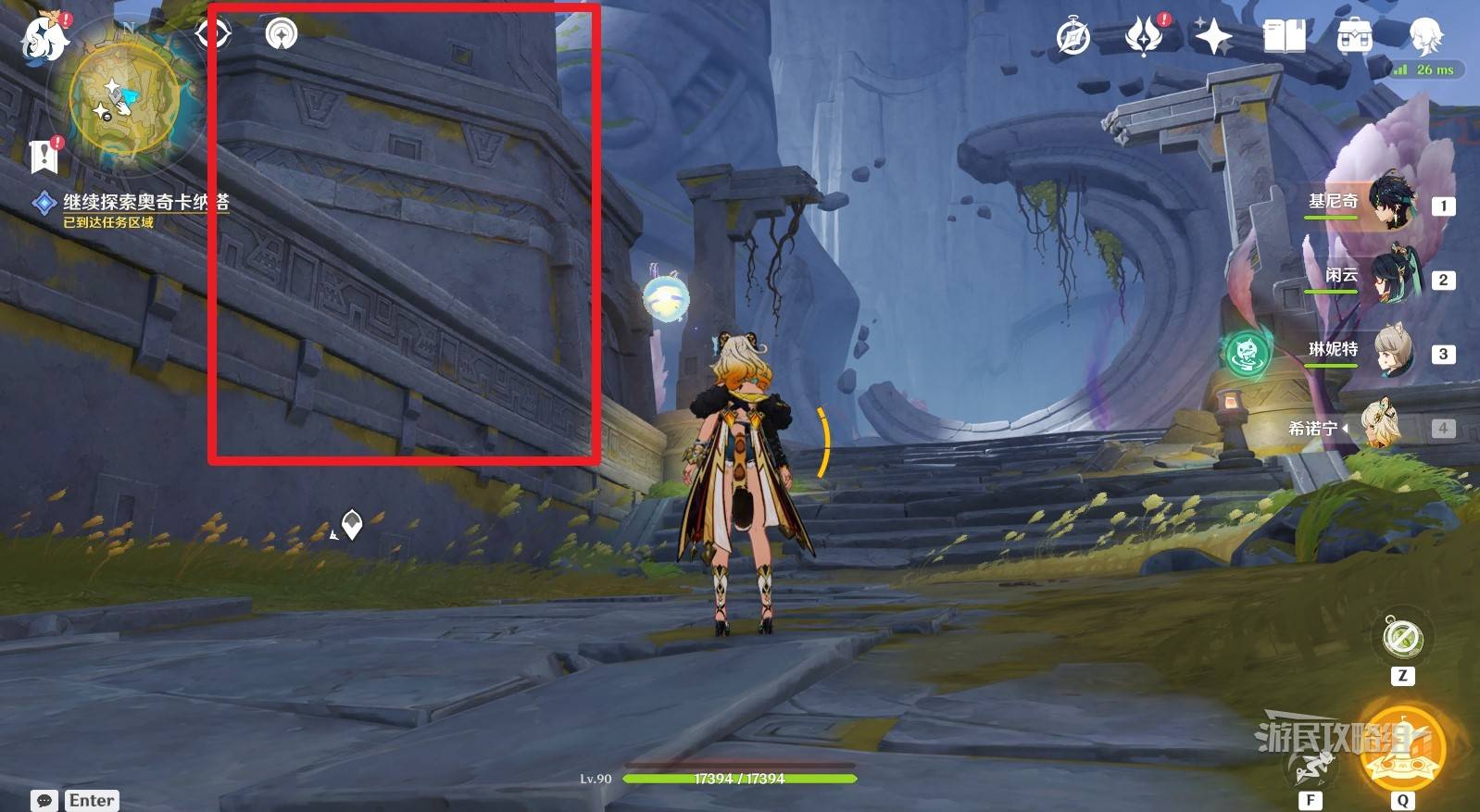The image size is (1480, 812).
Task: Use the compass gadget above the burst
Action: 1402,639
